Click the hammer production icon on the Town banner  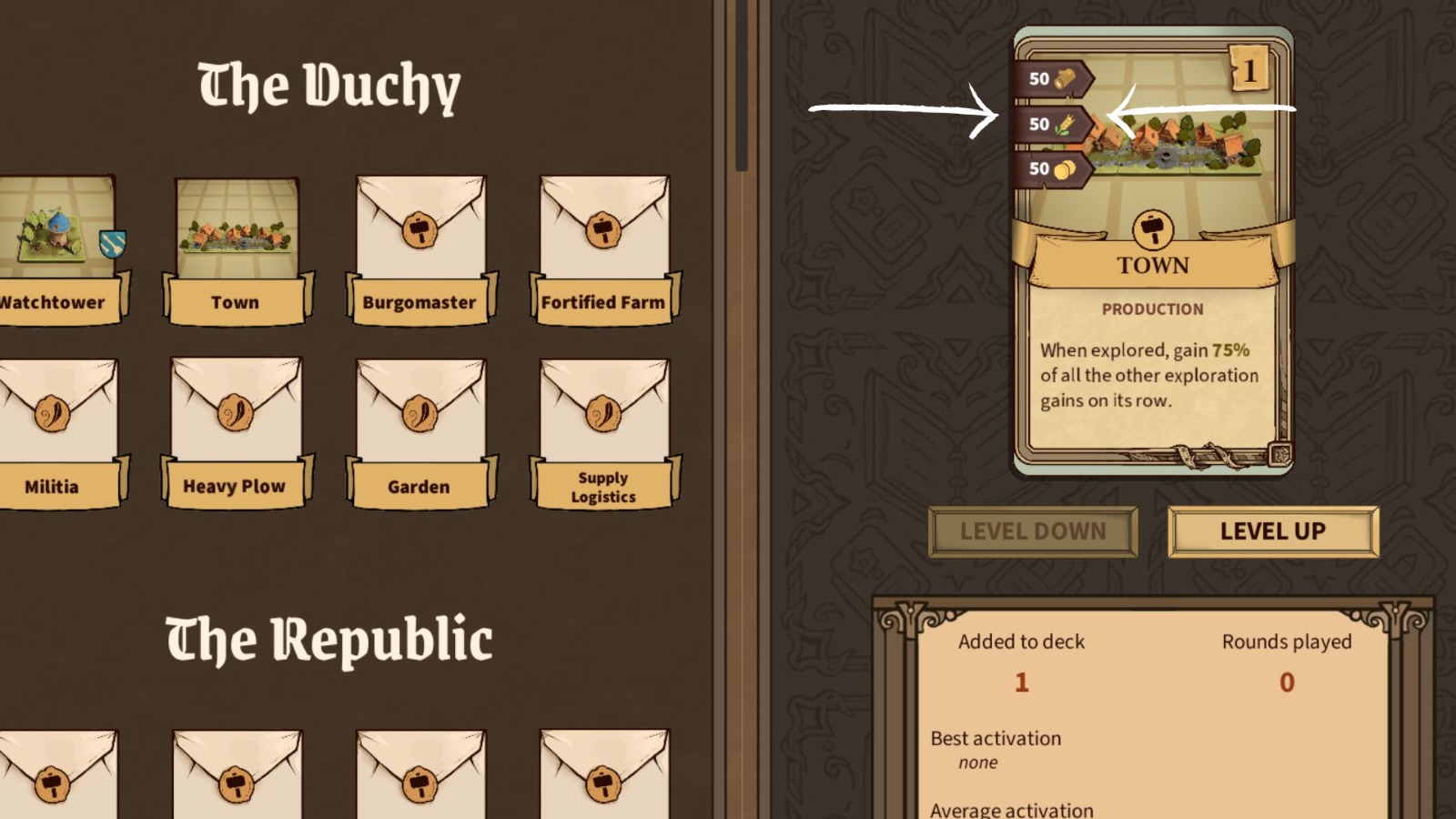tap(1151, 229)
